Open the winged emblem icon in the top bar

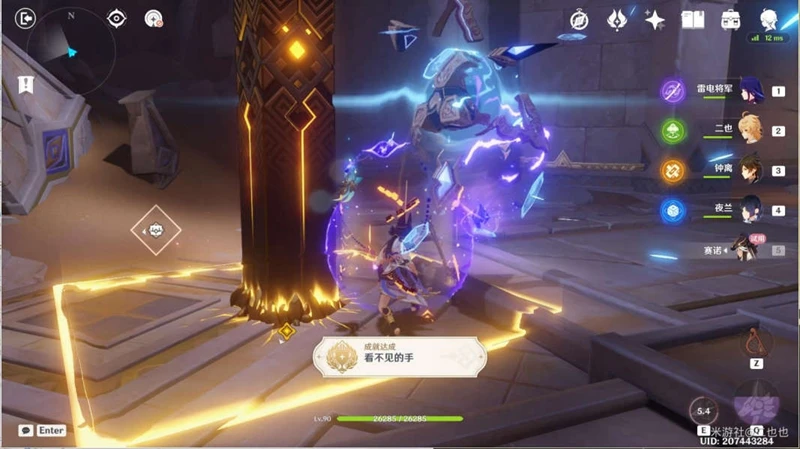(617, 19)
